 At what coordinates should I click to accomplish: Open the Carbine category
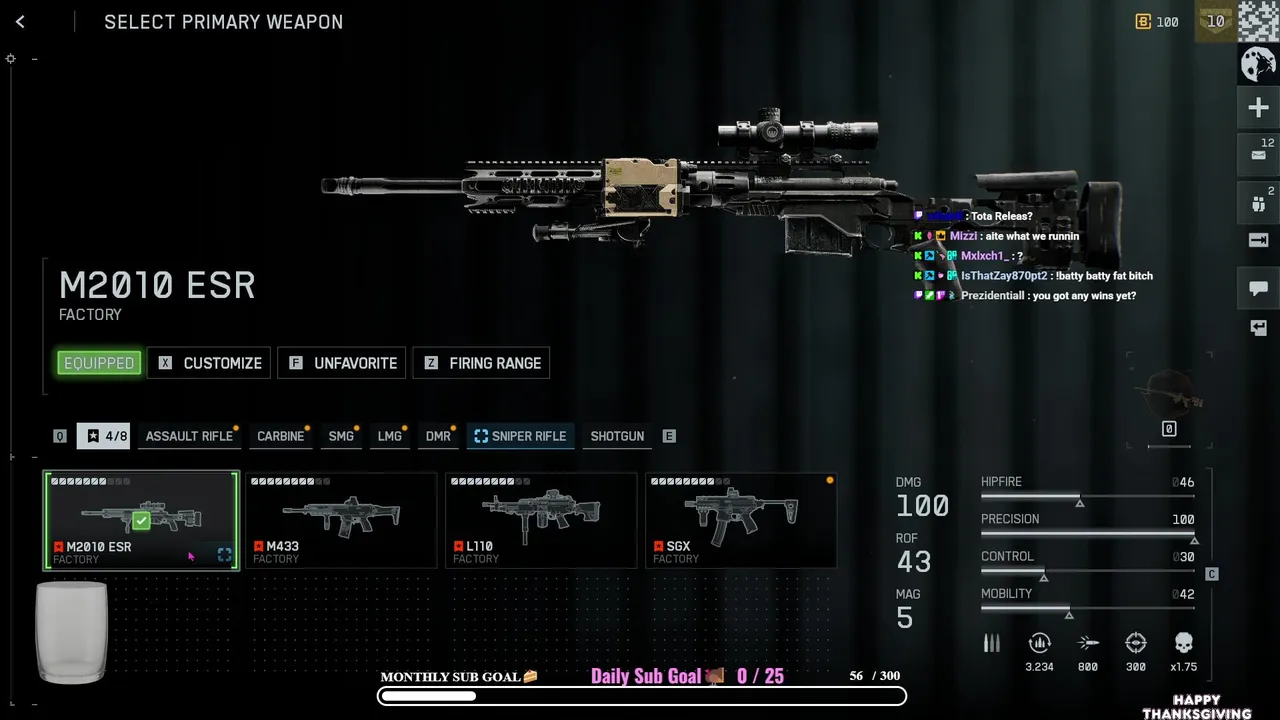(280, 436)
